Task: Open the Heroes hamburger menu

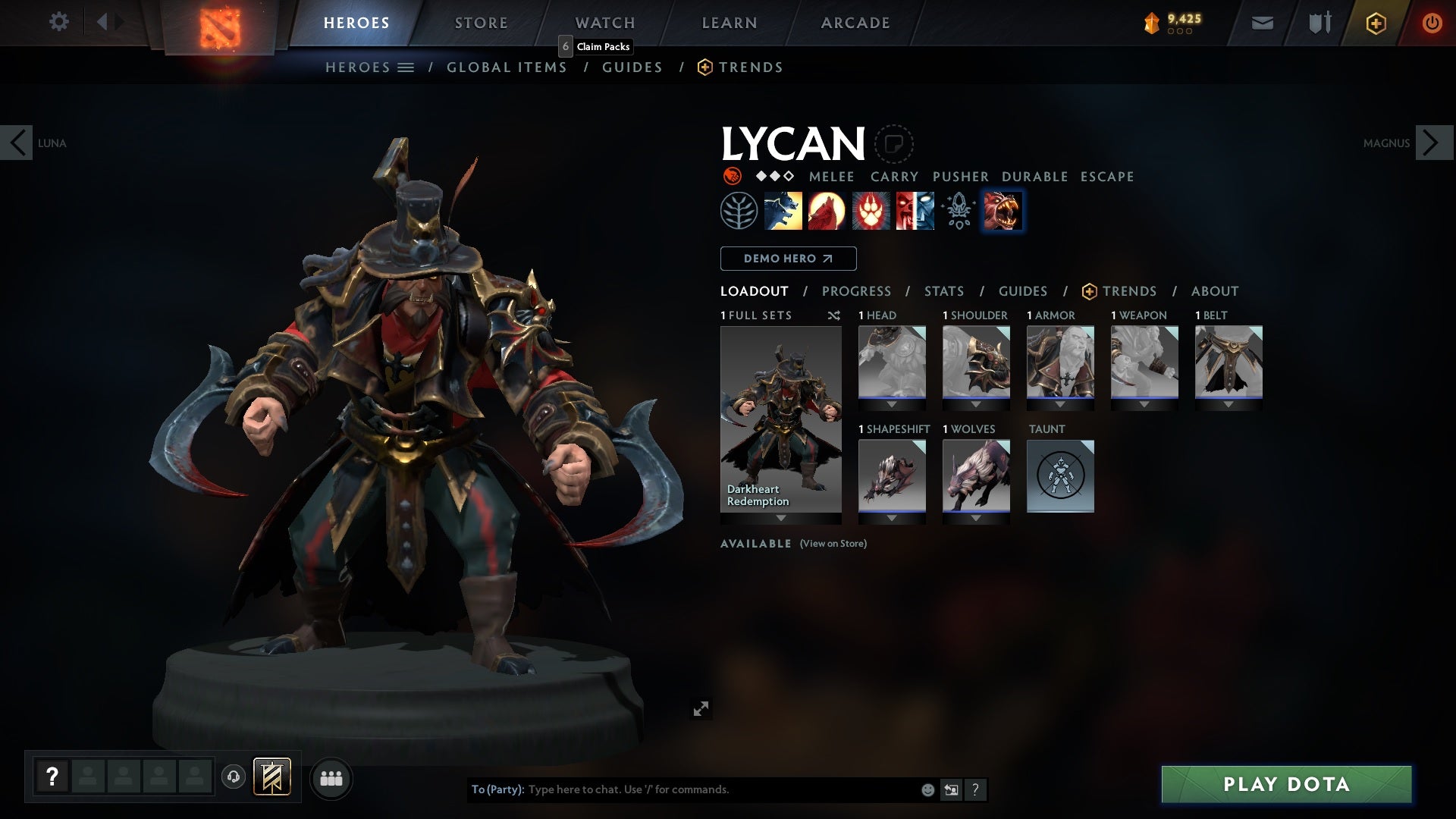Action: (x=407, y=67)
